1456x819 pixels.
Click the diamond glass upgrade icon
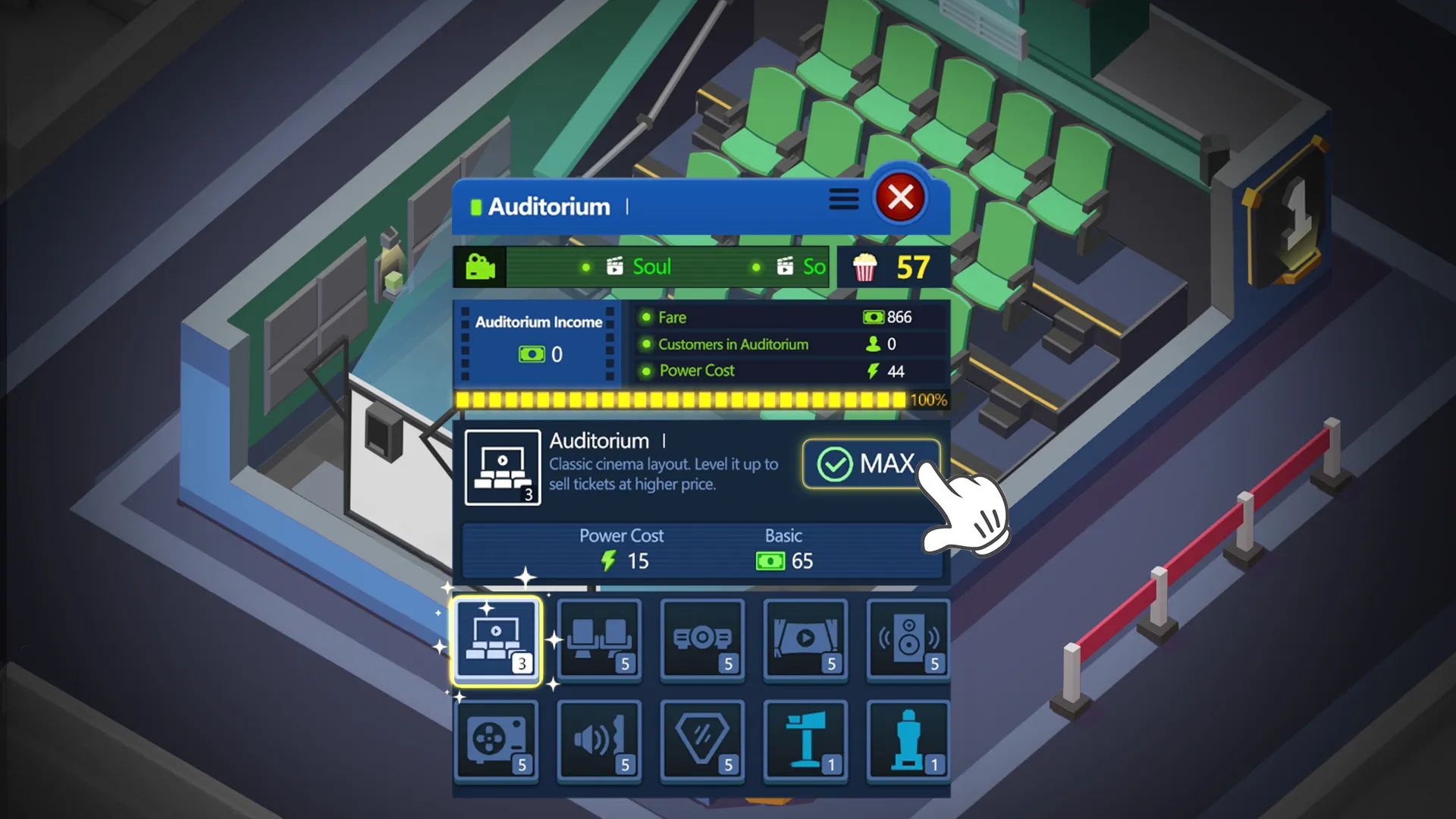pyautogui.click(x=702, y=742)
